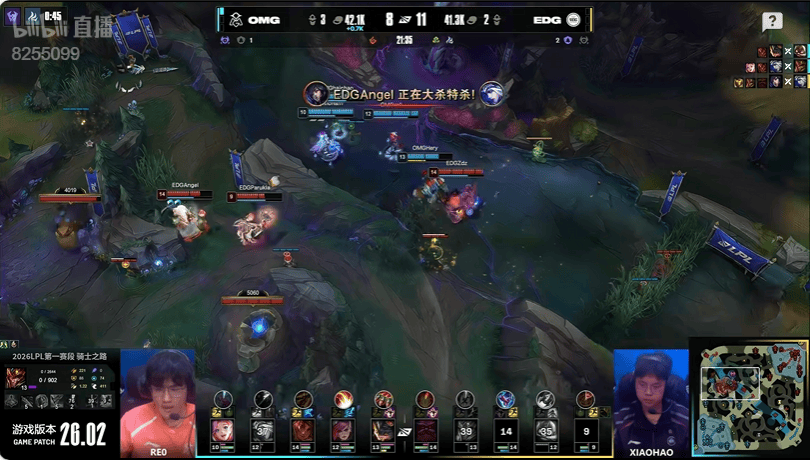The image size is (810, 460).
Task: Open the question mark help bubble
Action: click(x=772, y=22)
